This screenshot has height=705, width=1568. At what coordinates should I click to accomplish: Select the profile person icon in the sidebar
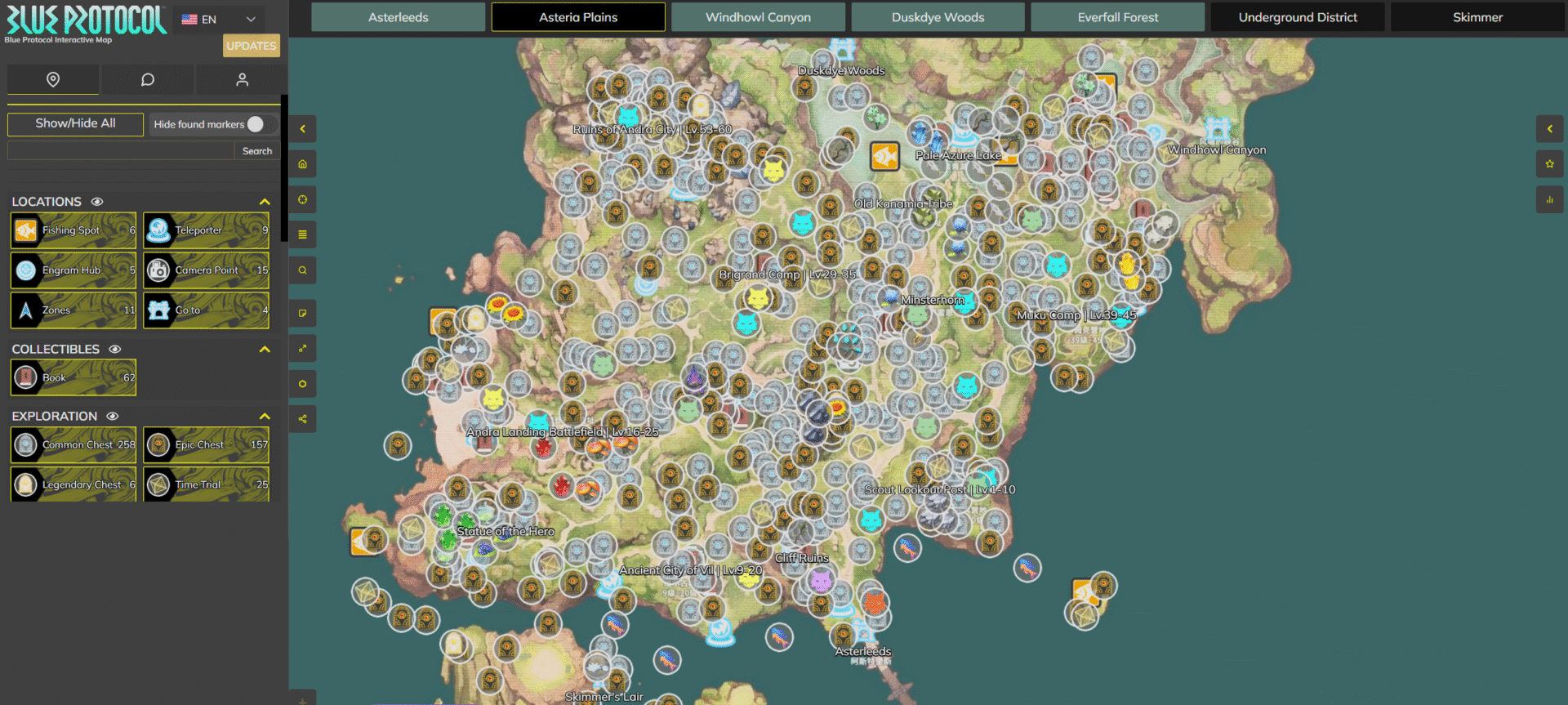pyautogui.click(x=241, y=79)
